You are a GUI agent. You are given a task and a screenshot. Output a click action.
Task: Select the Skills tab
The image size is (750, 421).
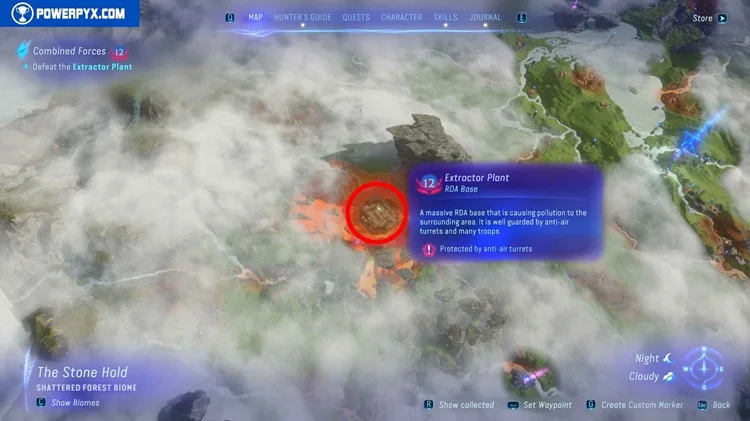[x=445, y=17]
